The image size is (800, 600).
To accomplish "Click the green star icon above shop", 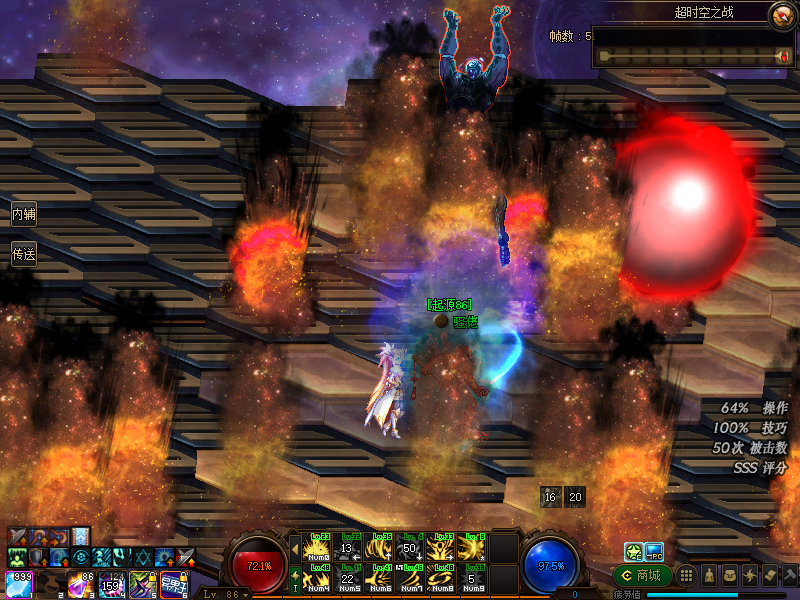I will pos(633,551).
